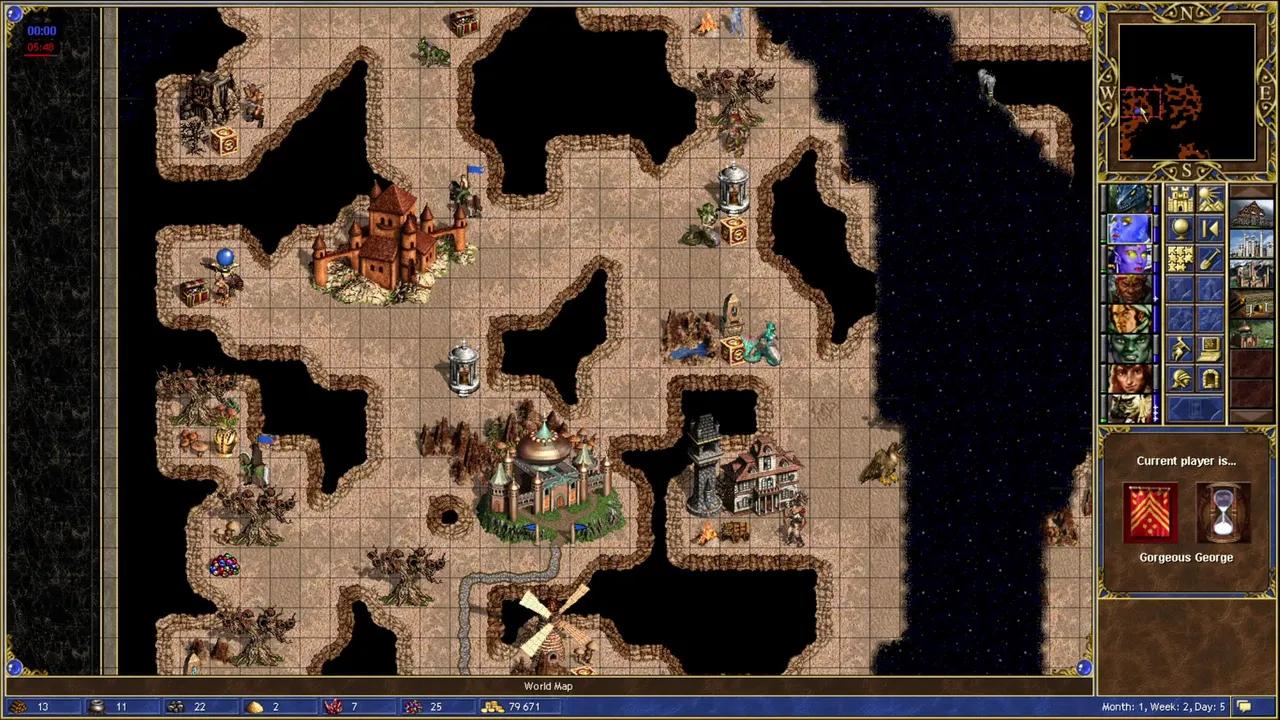Screen dimensions: 1280x720
Task: Select the white-towered castle in town list
Action: pyautogui.click(x=1251, y=243)
